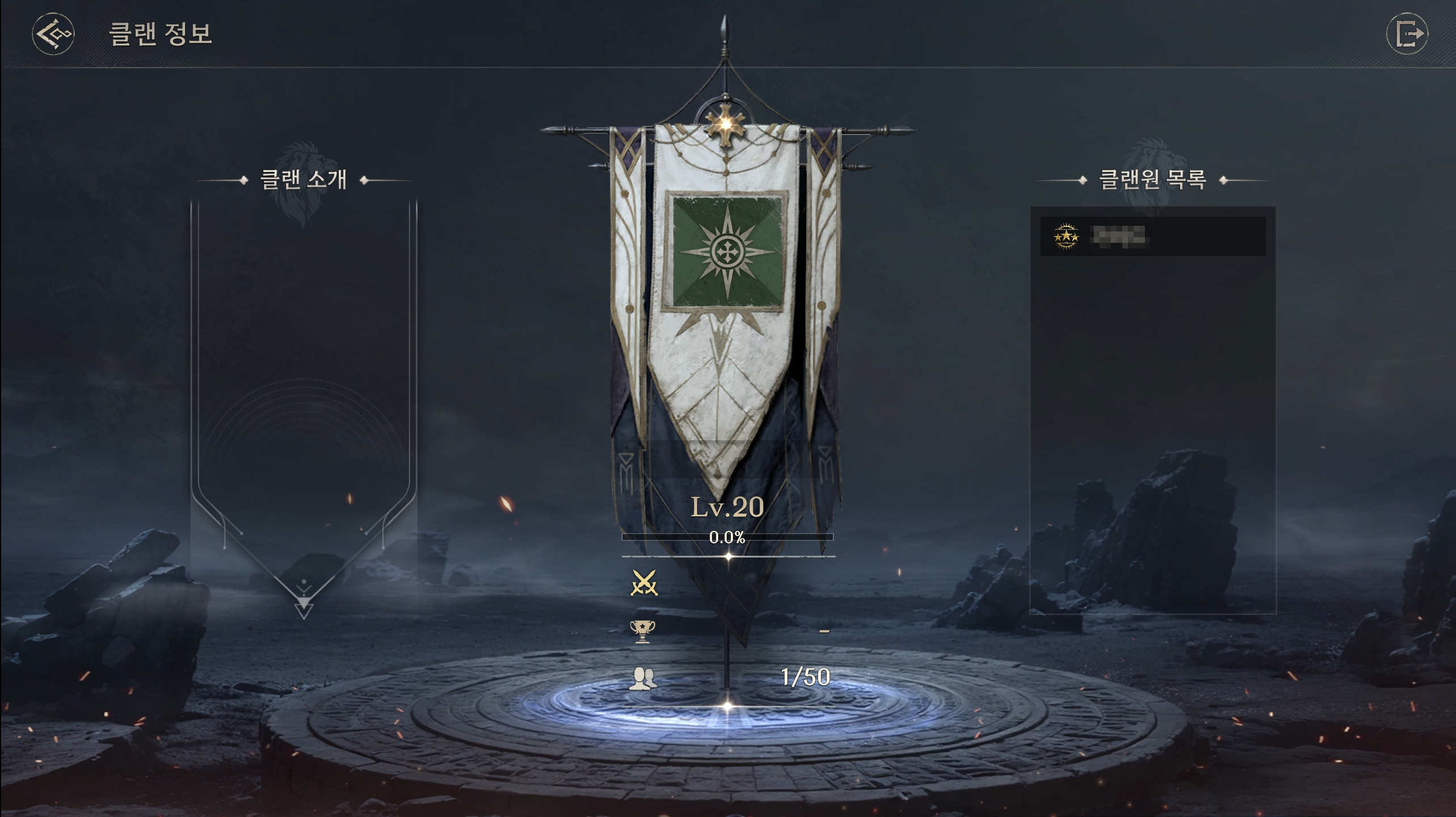This screenshot has height=817, width=1456.
Task: Go back using the top-left arrow button
Action: coord(53,34)
